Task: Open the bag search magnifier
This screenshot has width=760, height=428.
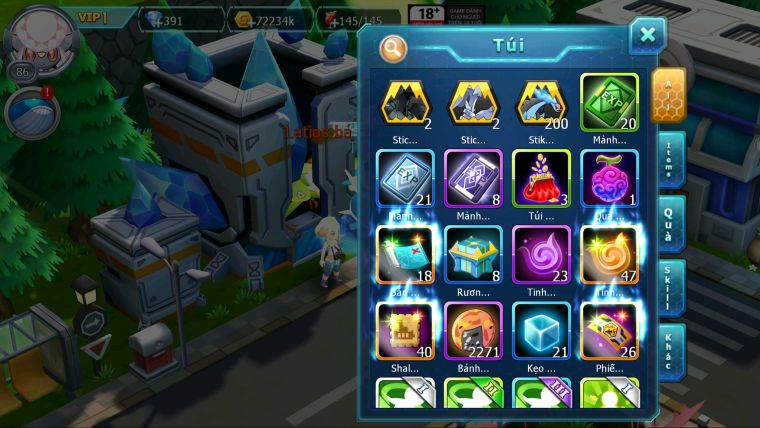Action: click(394, 48)
